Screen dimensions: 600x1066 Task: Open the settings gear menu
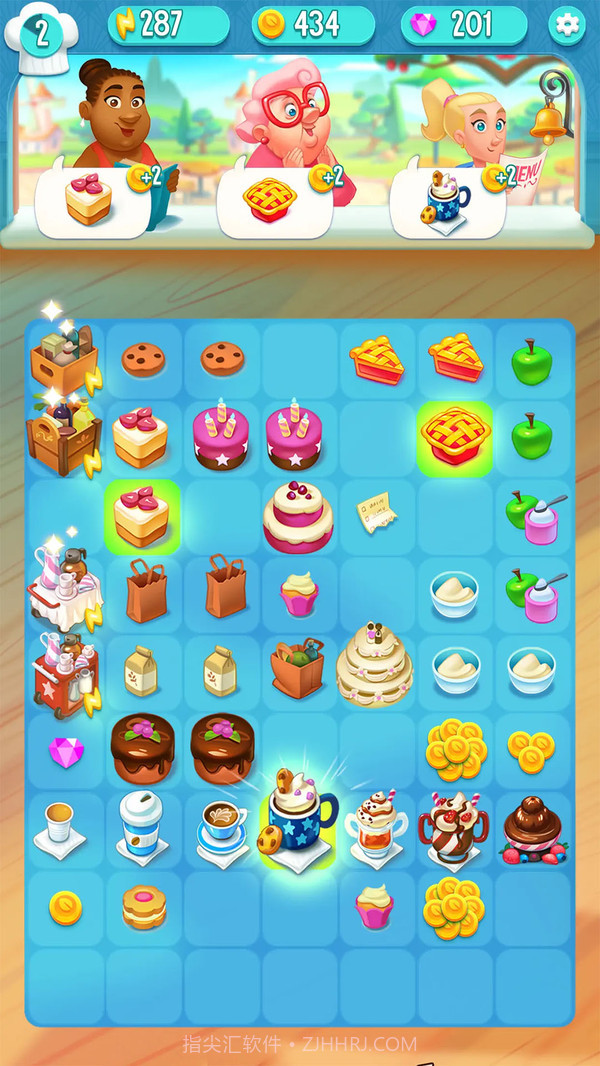(567, 25)
